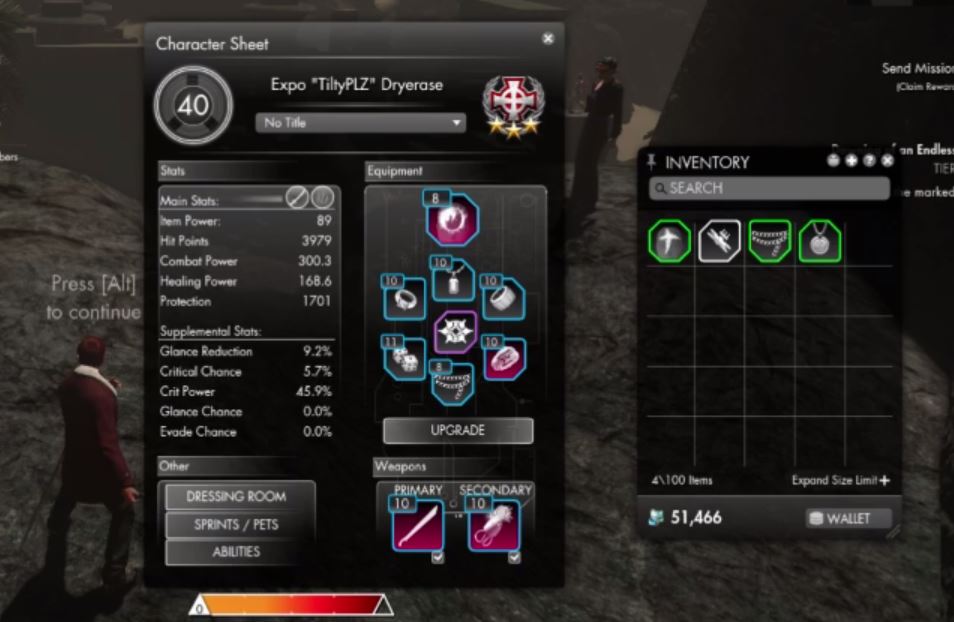Select the round pendant inventory item
954x622 pixels.
[819, 241]
